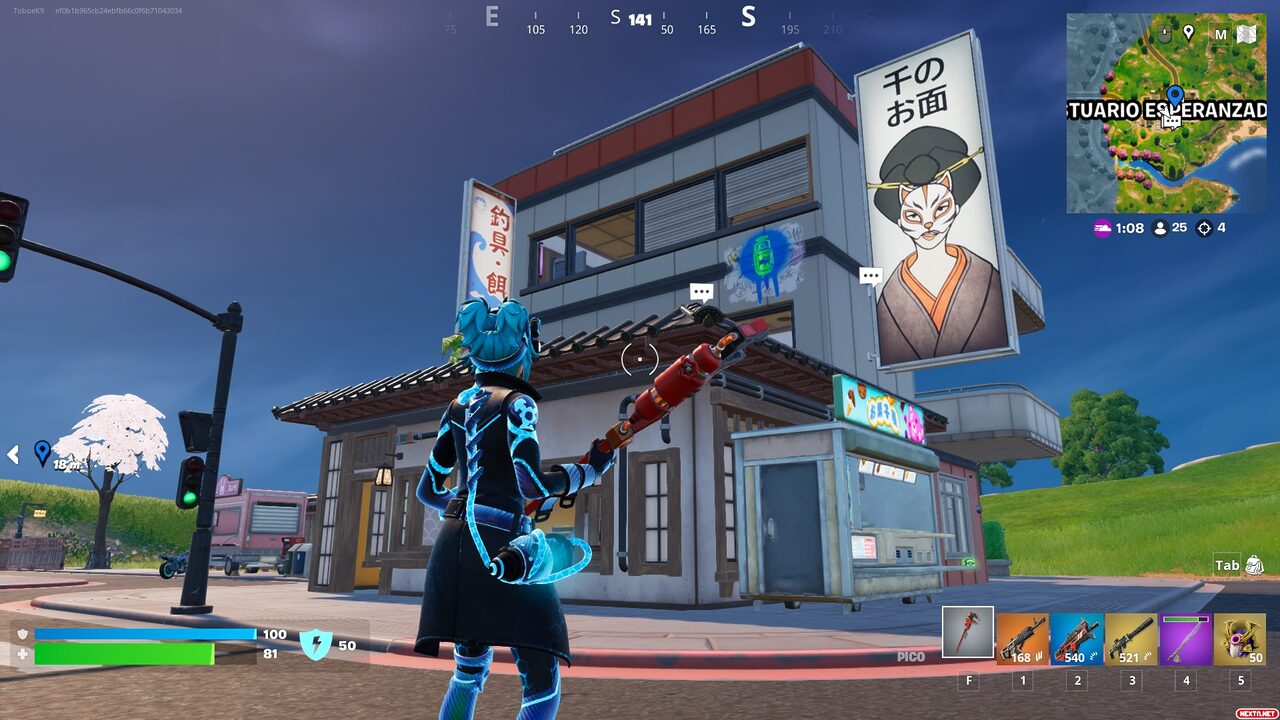The width and height of the screenshot is (1280, 720).
Task: Select the purple katana blade slot
Action: click(x=1185, y=639)
